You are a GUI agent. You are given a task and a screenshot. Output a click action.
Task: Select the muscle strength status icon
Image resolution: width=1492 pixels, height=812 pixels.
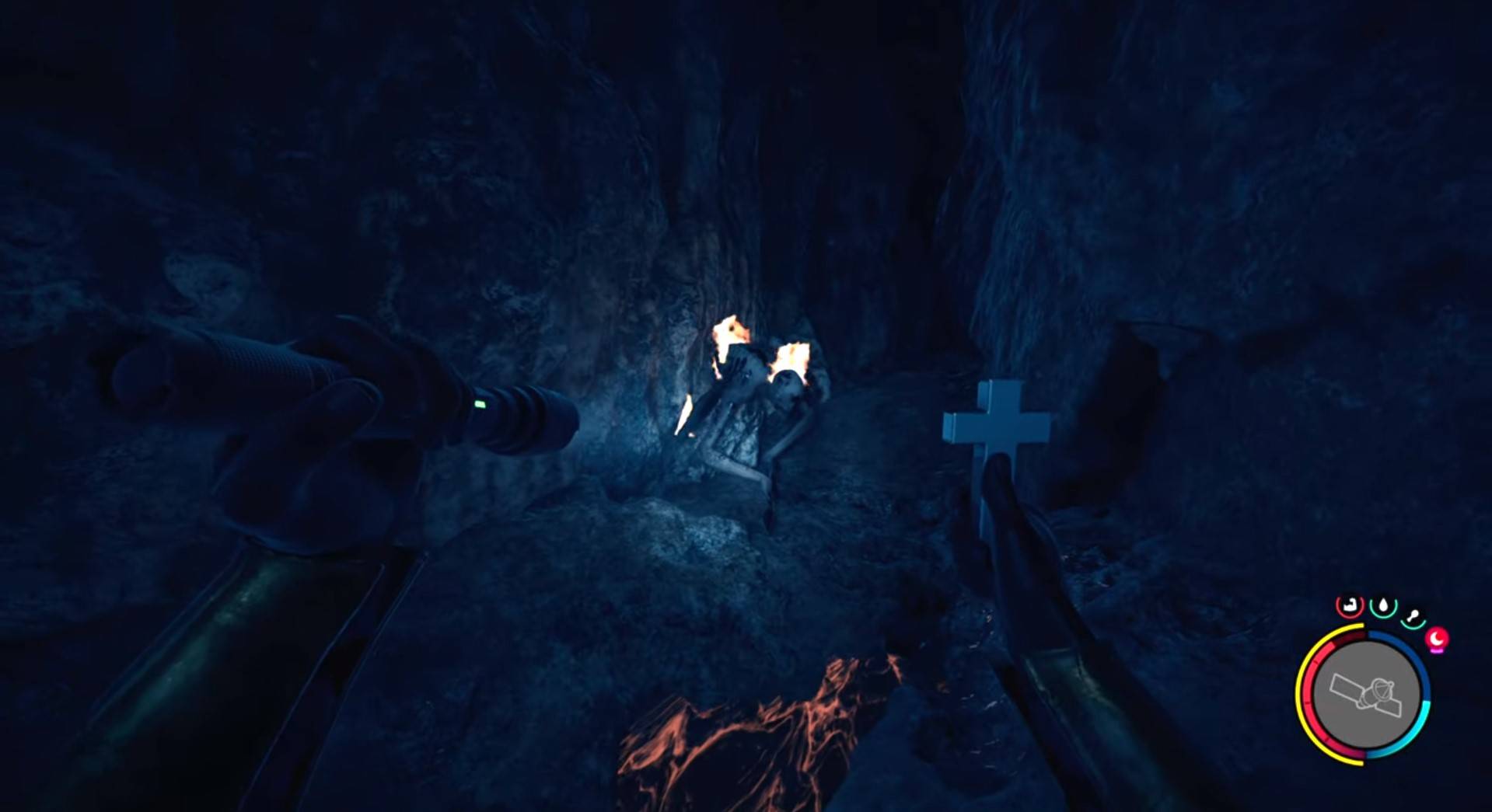(x=1349, y=605)
